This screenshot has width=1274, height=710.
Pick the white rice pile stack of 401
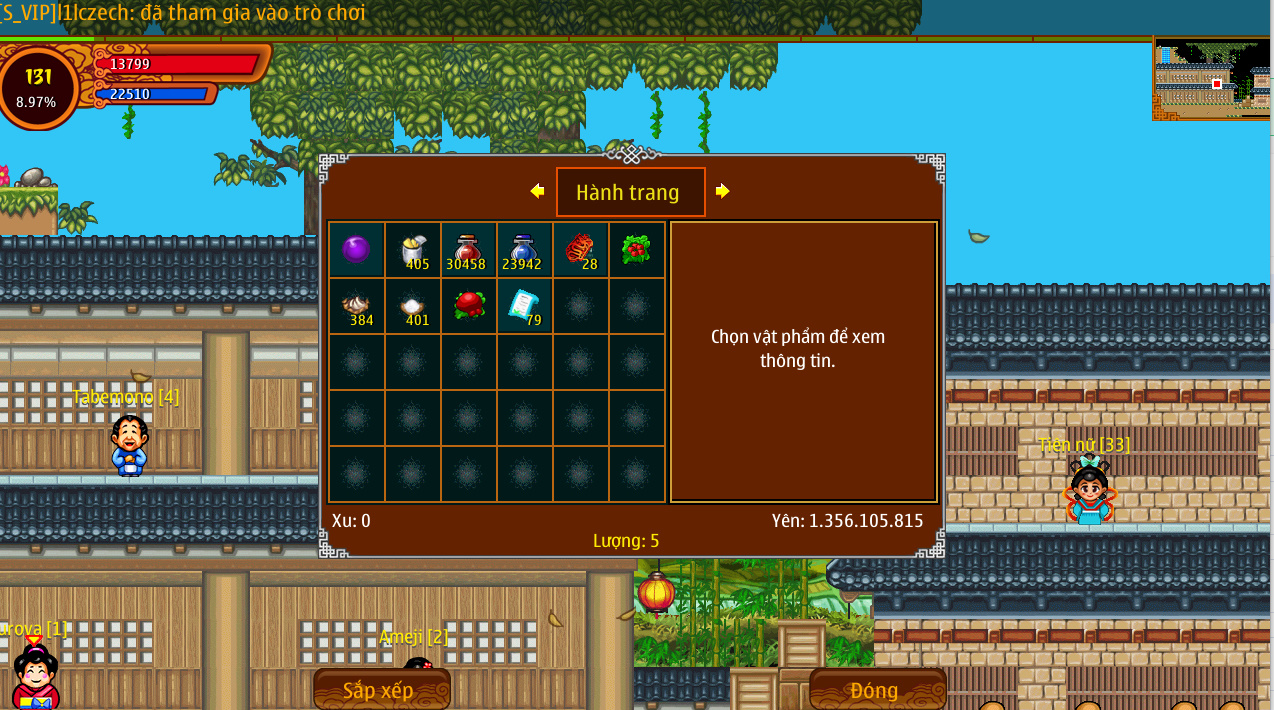click(412, 305)
